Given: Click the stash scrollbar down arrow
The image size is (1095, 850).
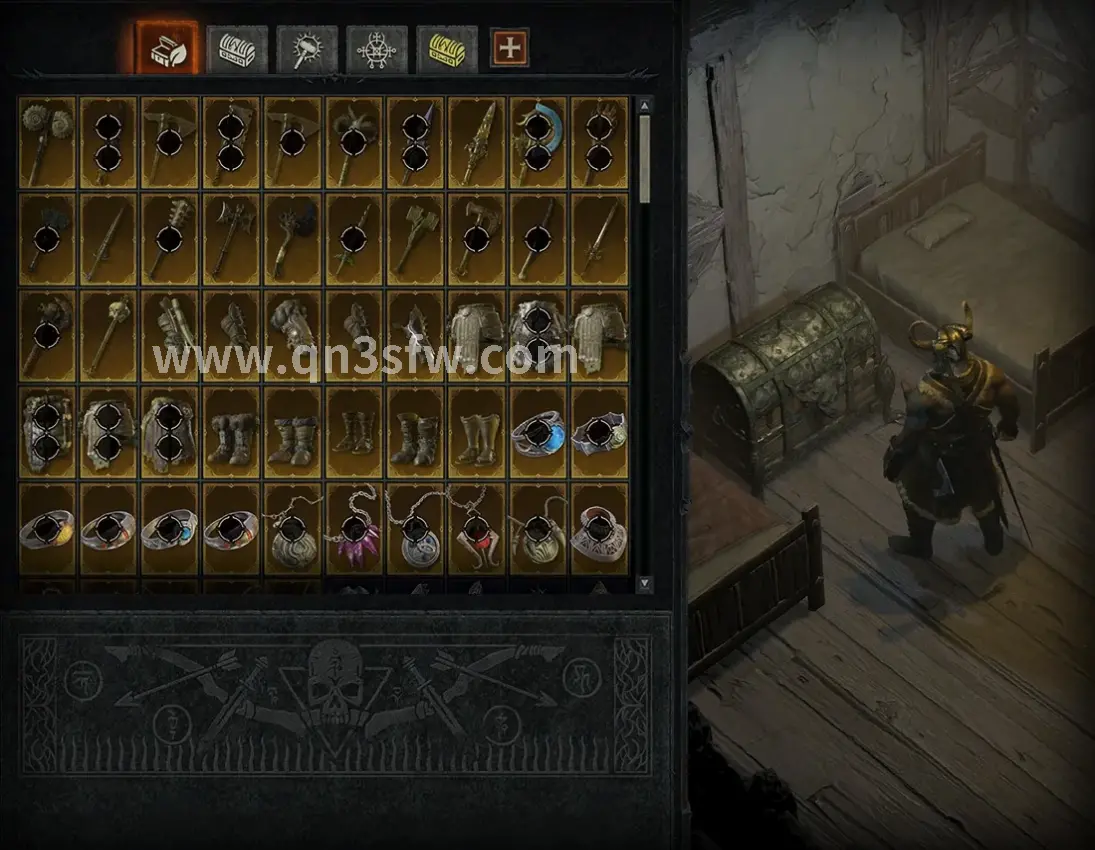Looking at the screenshot, I should pos(645,582).
